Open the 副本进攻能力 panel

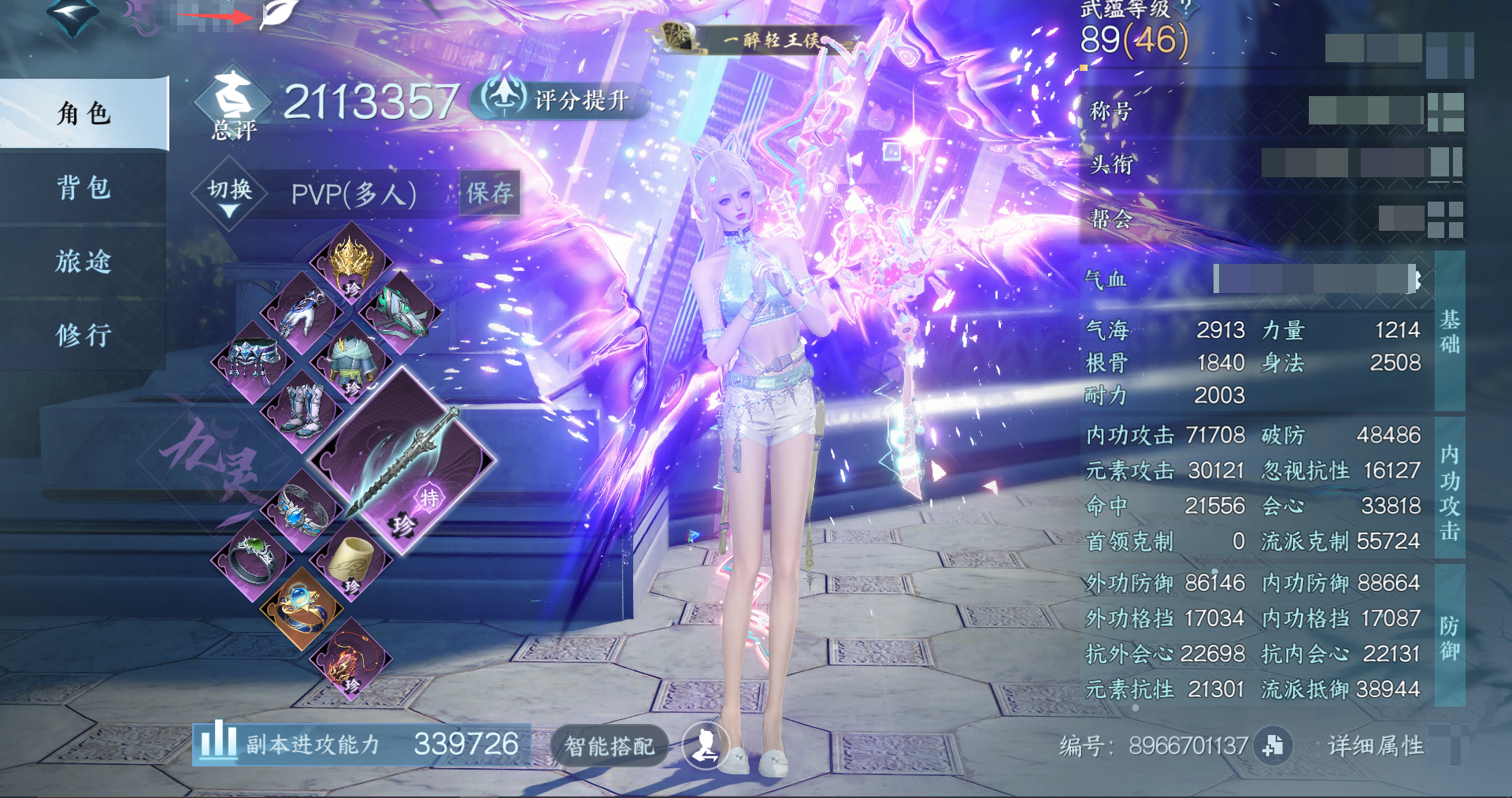coord(361,744)
